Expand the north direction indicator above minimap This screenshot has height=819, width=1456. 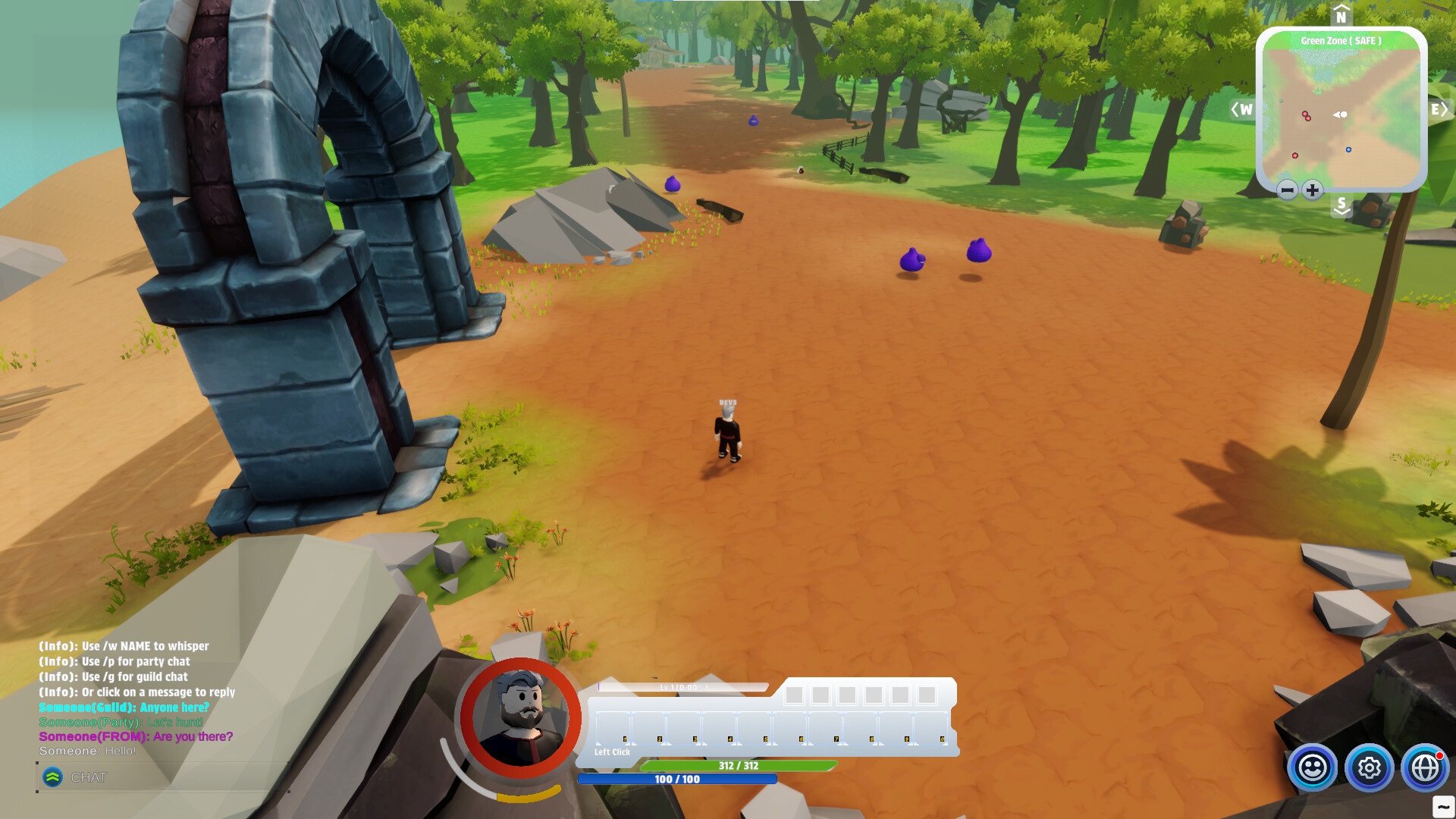tap(1341, 14)
